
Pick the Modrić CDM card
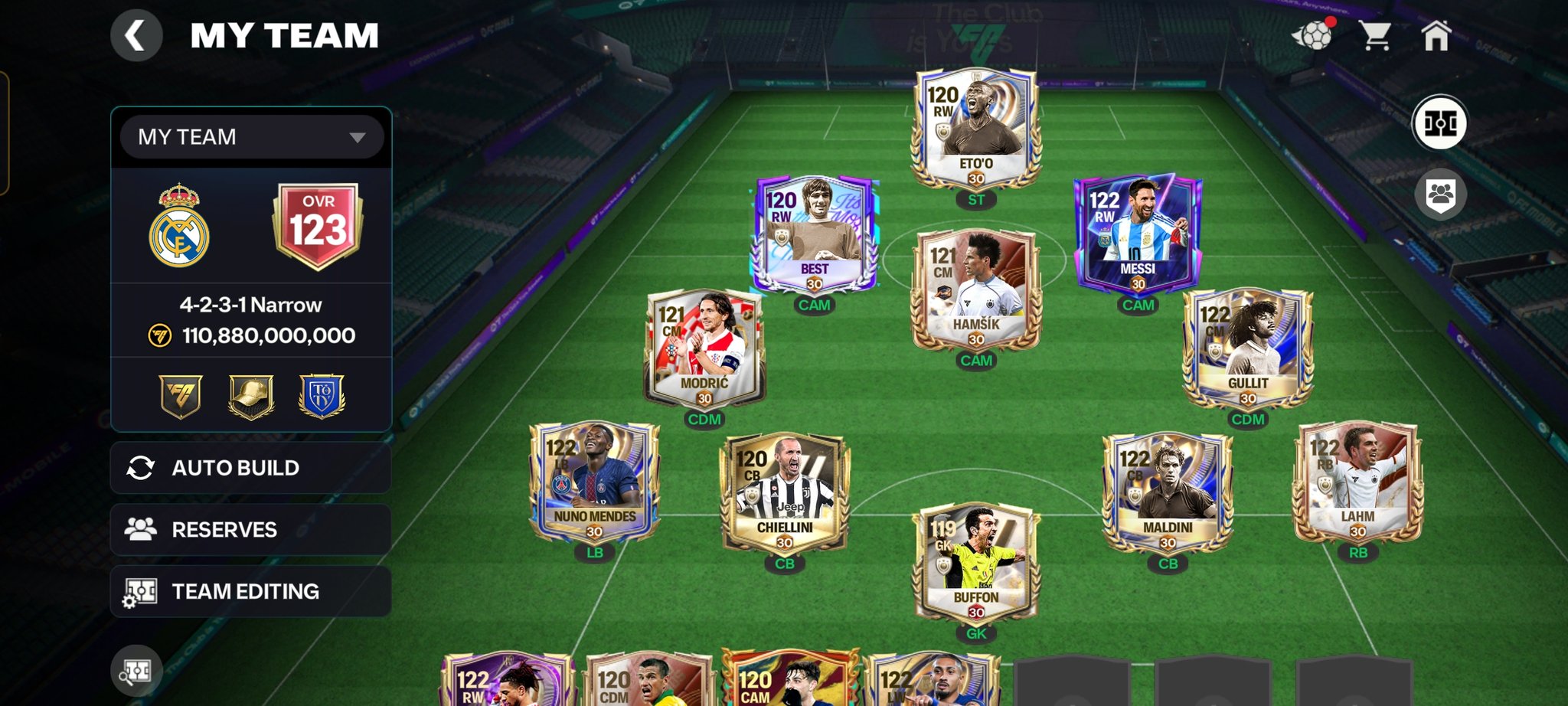pyautogui.click(x=704, y=348)
